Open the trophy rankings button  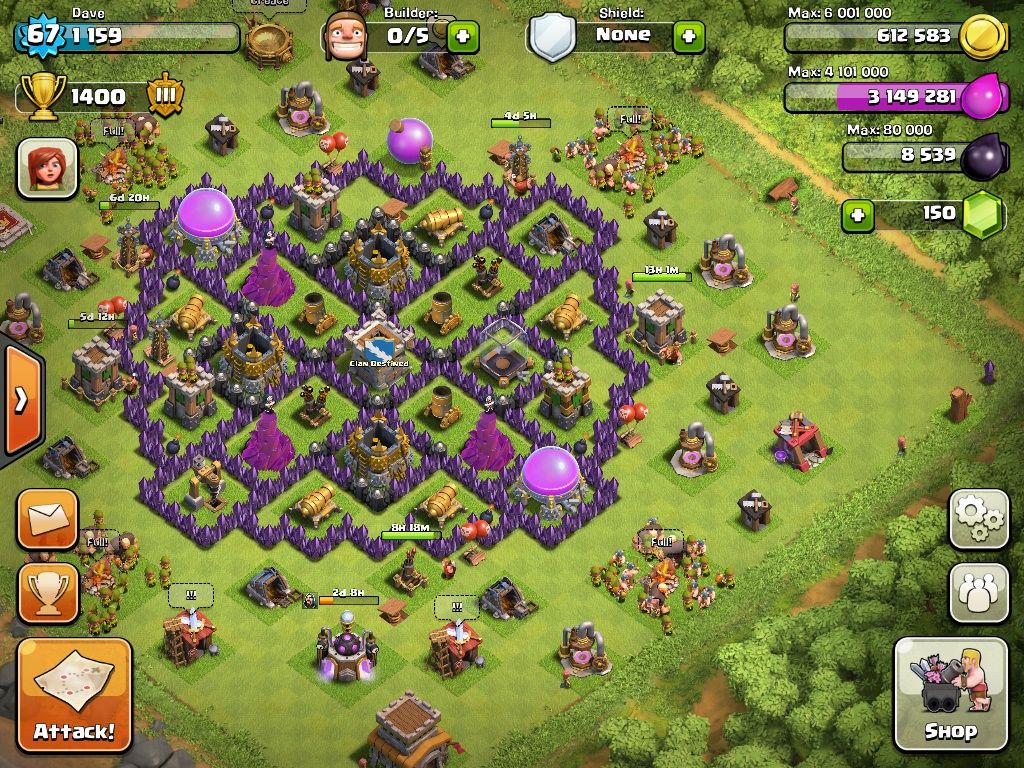tap(47, 592)
